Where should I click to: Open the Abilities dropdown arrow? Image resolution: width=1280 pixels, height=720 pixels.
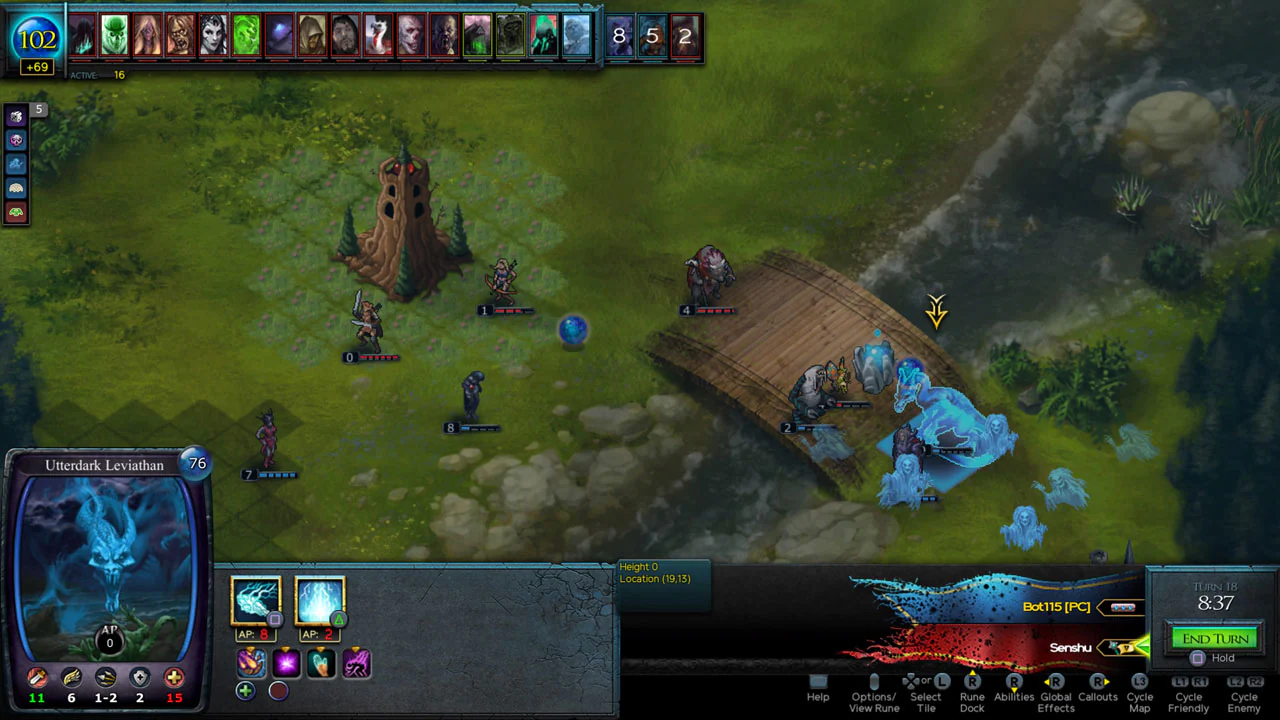(1013, 688)
